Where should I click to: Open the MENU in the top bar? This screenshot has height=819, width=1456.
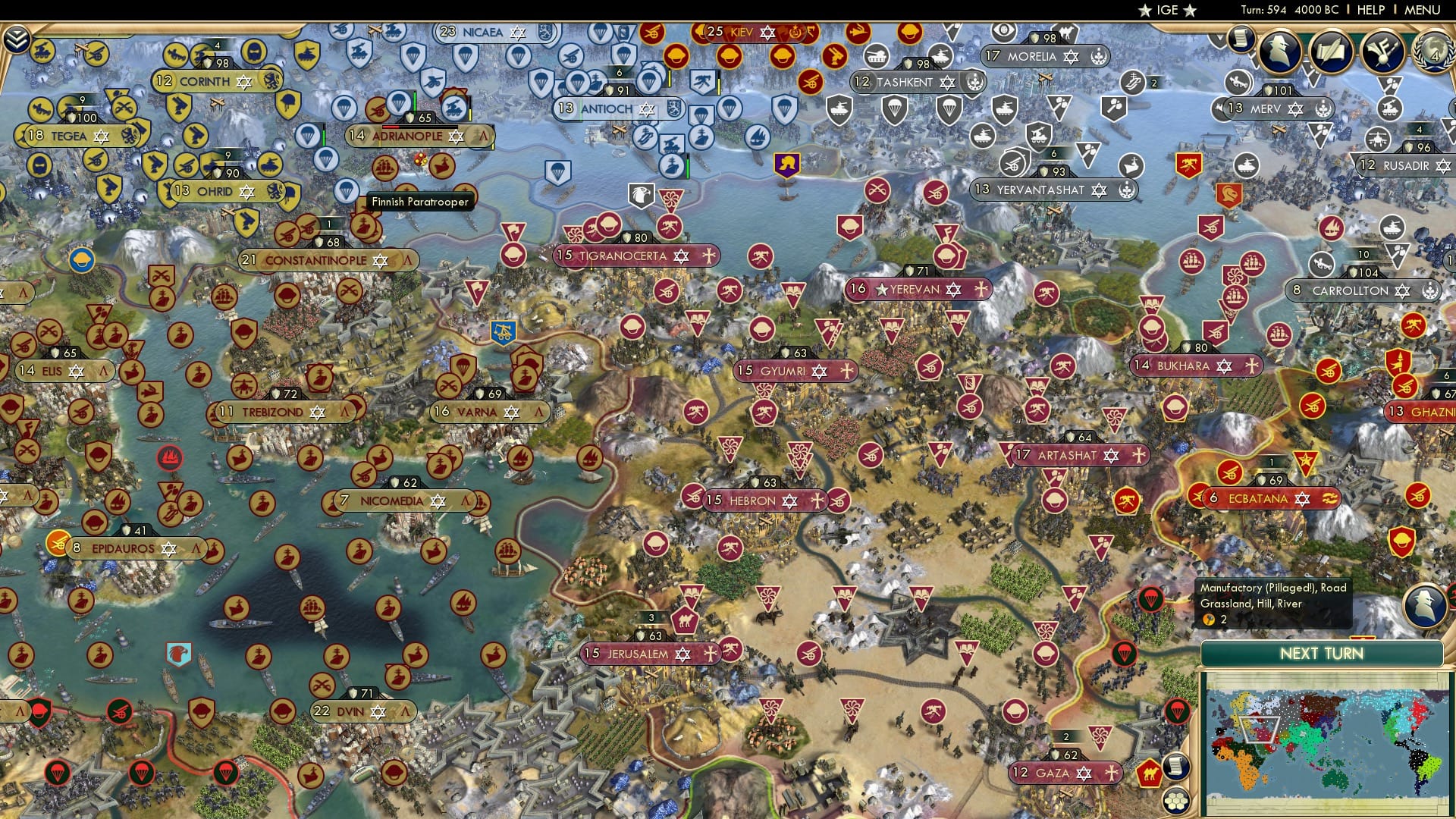click(1424, 10)
